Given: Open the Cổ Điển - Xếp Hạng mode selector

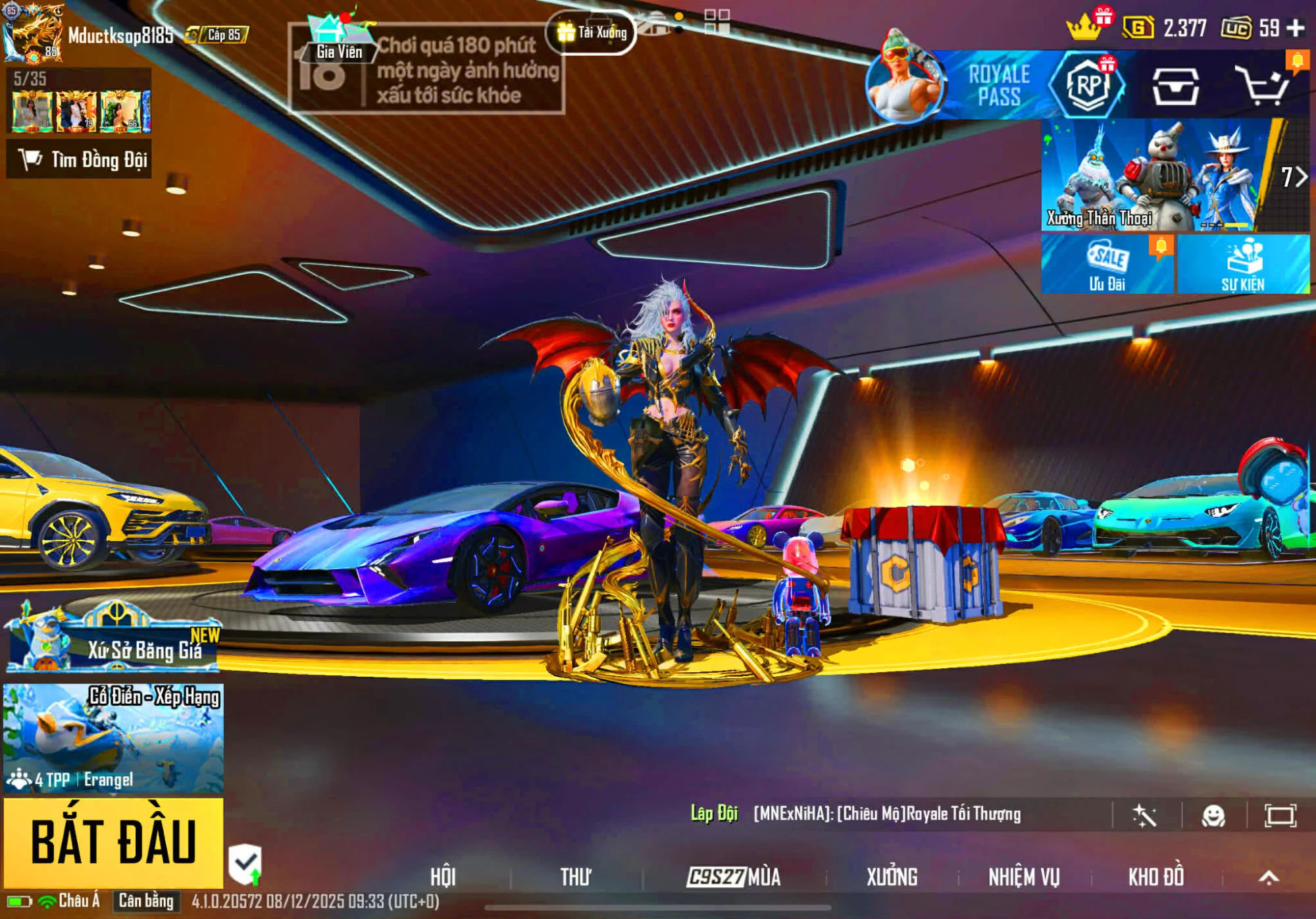Looking at the screenshot, I should (113, 737).
